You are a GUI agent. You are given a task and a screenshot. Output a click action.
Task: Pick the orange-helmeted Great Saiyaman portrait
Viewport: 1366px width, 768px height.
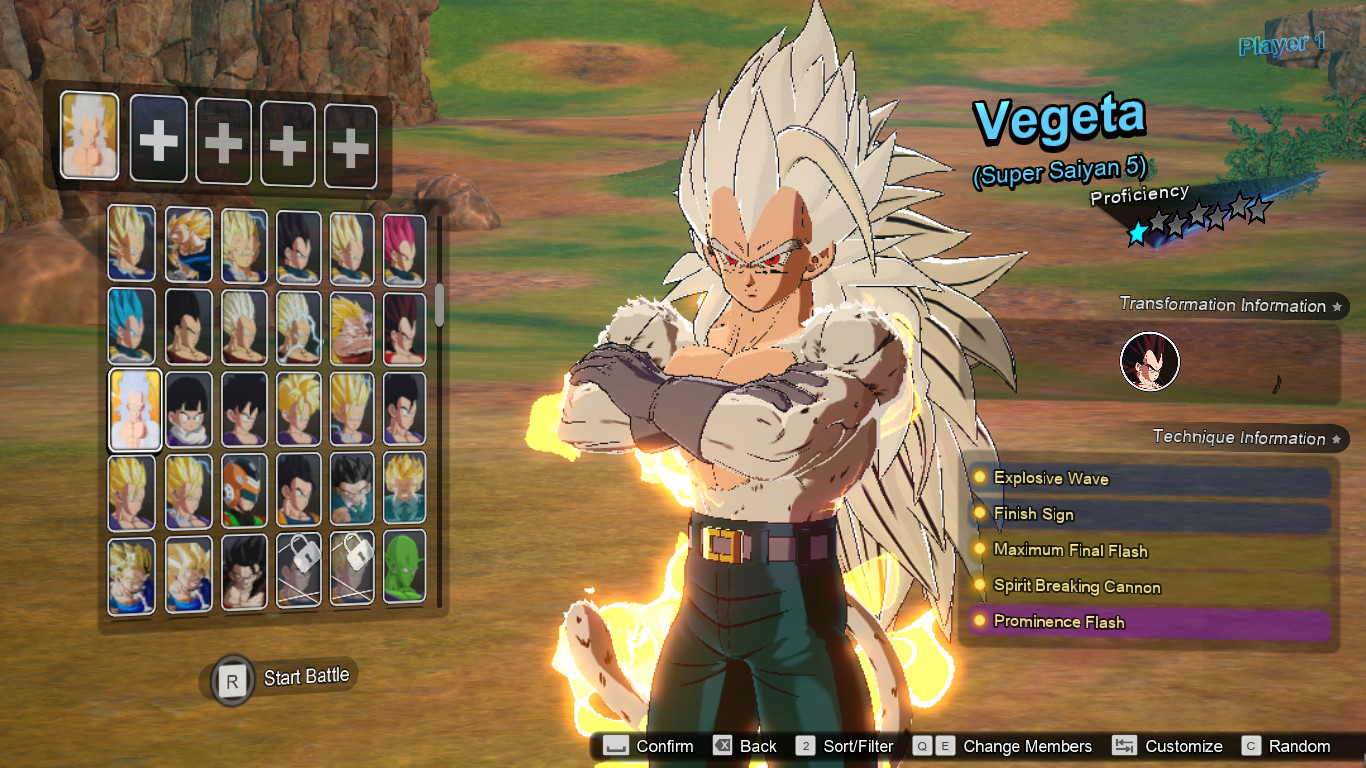click(x=242, y=491)
